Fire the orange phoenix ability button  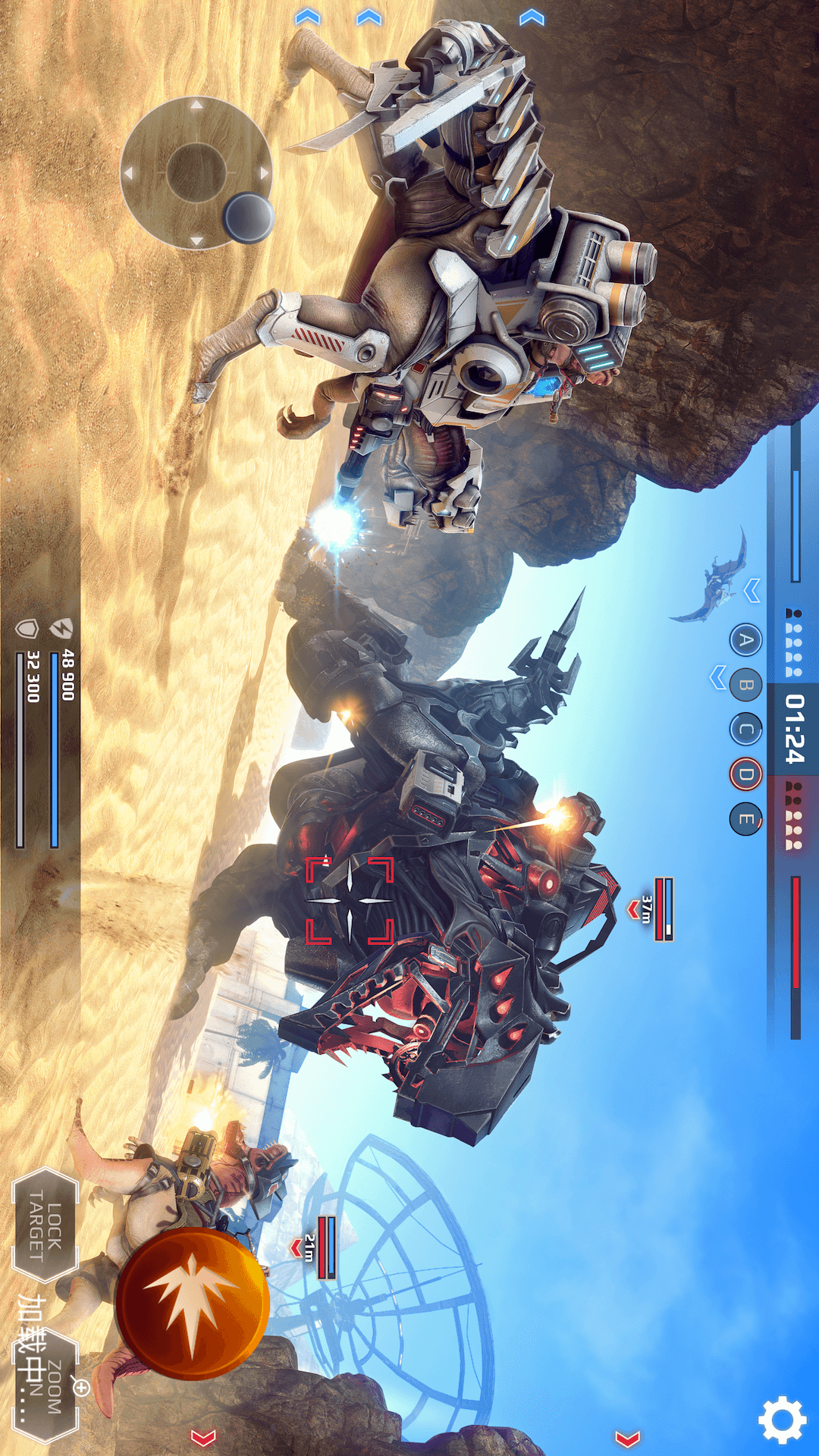click(193, 1303)
